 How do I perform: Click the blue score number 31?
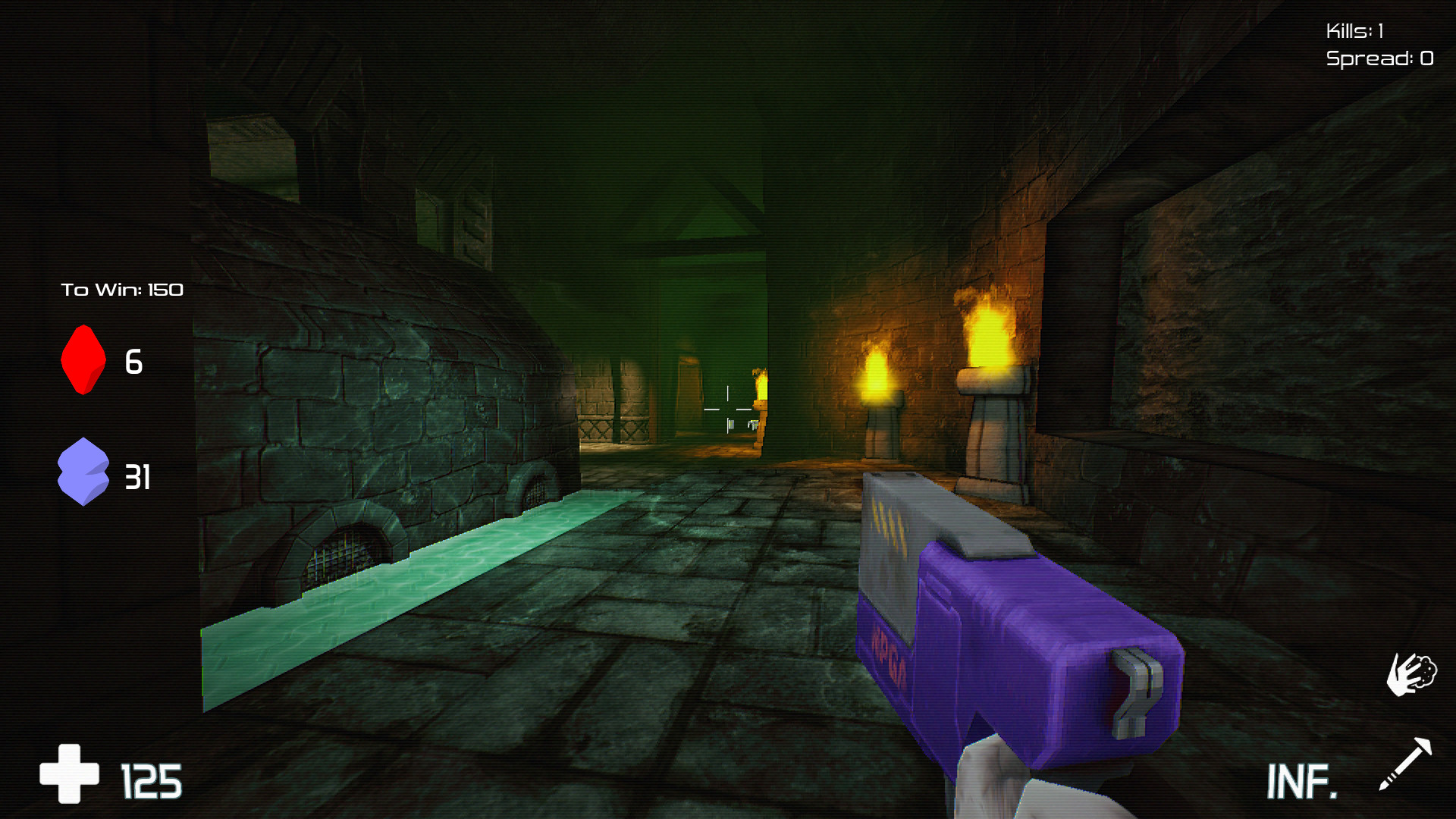140,478
